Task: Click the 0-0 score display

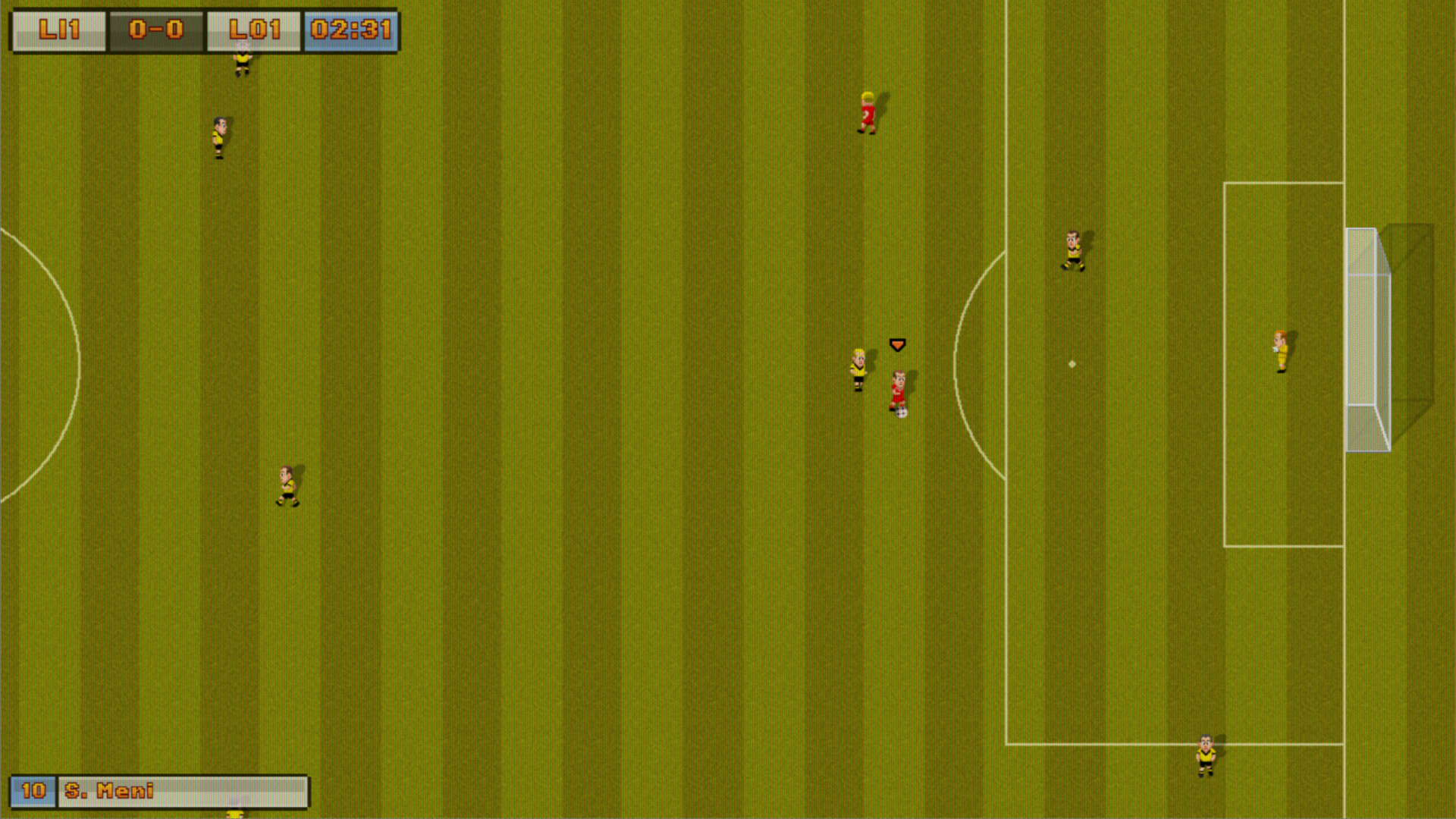Action: click(155, 30)
